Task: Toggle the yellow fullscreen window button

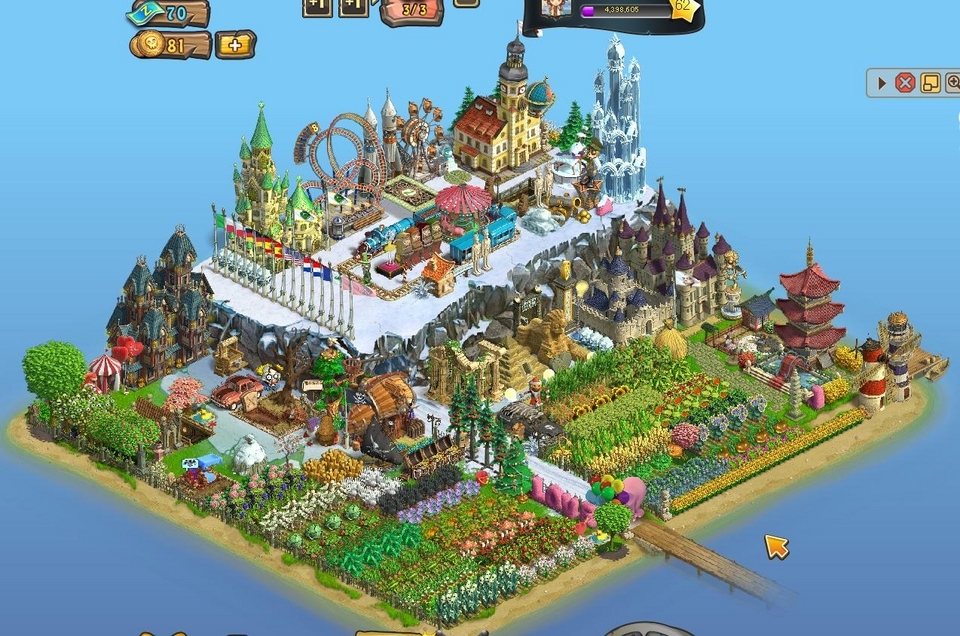Action: click(929, 83)
